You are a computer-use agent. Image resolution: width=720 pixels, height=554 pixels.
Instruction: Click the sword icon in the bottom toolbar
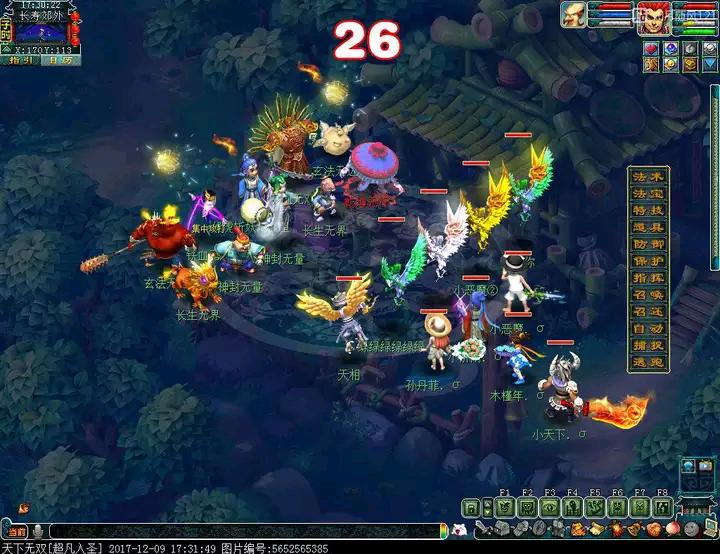pyautogui.click(x=481, y=529)
